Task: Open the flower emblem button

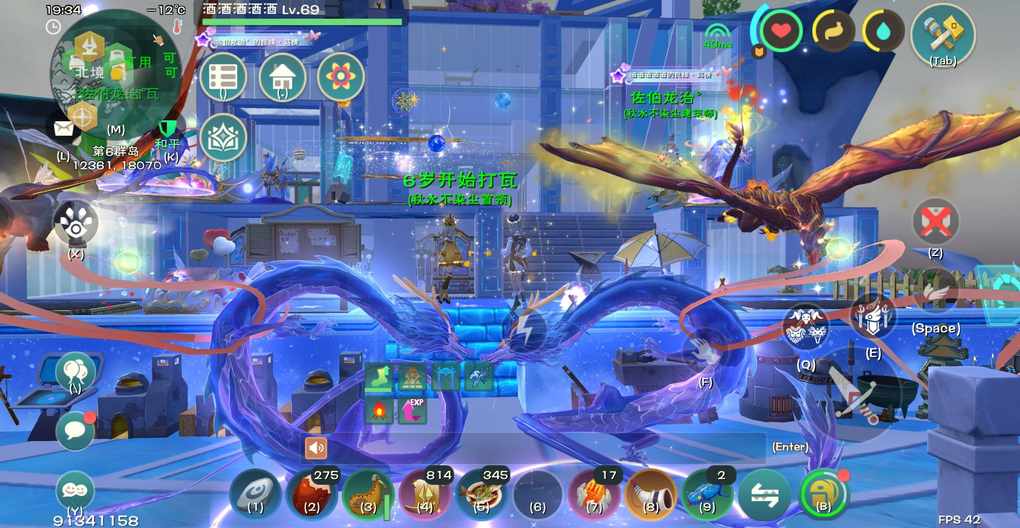Action: coord(341,78)
